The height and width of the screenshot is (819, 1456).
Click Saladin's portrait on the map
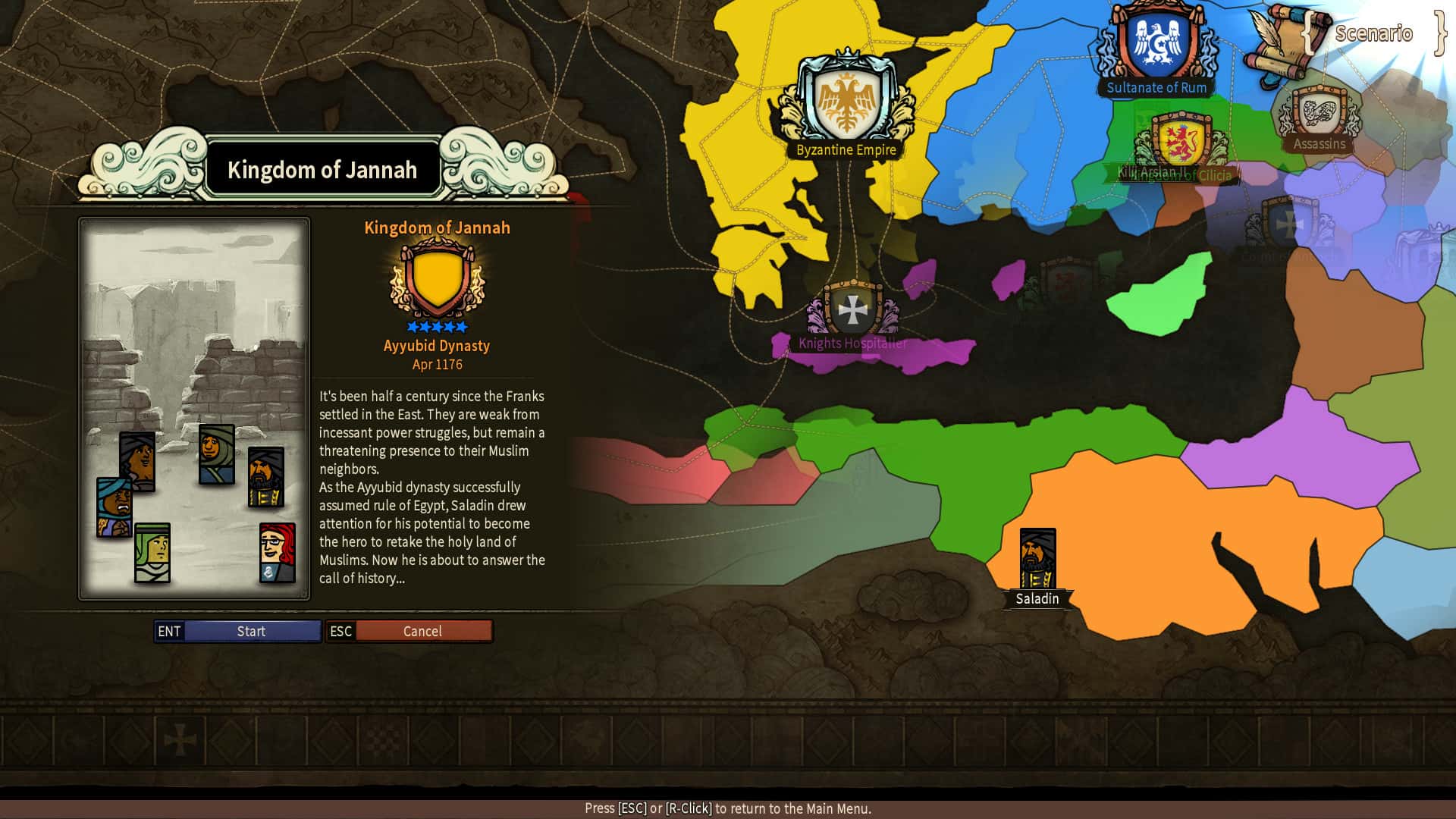coord(1037,557)
